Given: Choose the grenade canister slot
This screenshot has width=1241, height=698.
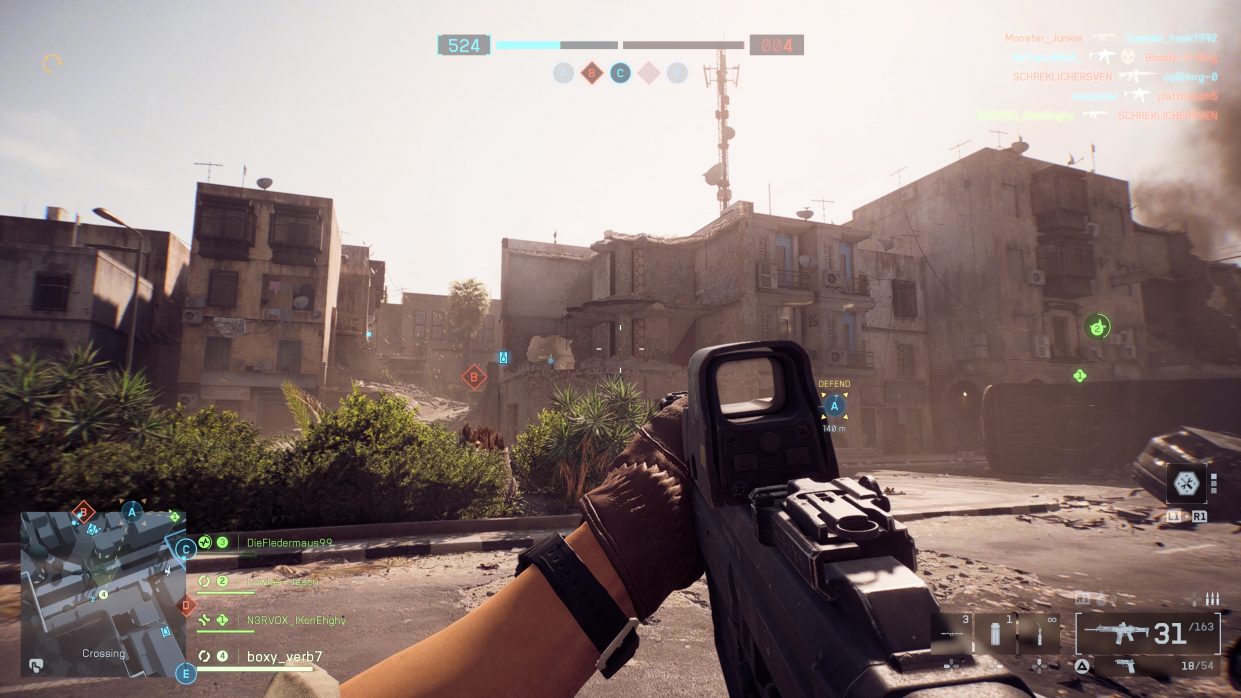Looking at the screenshot, I should 995,636.
